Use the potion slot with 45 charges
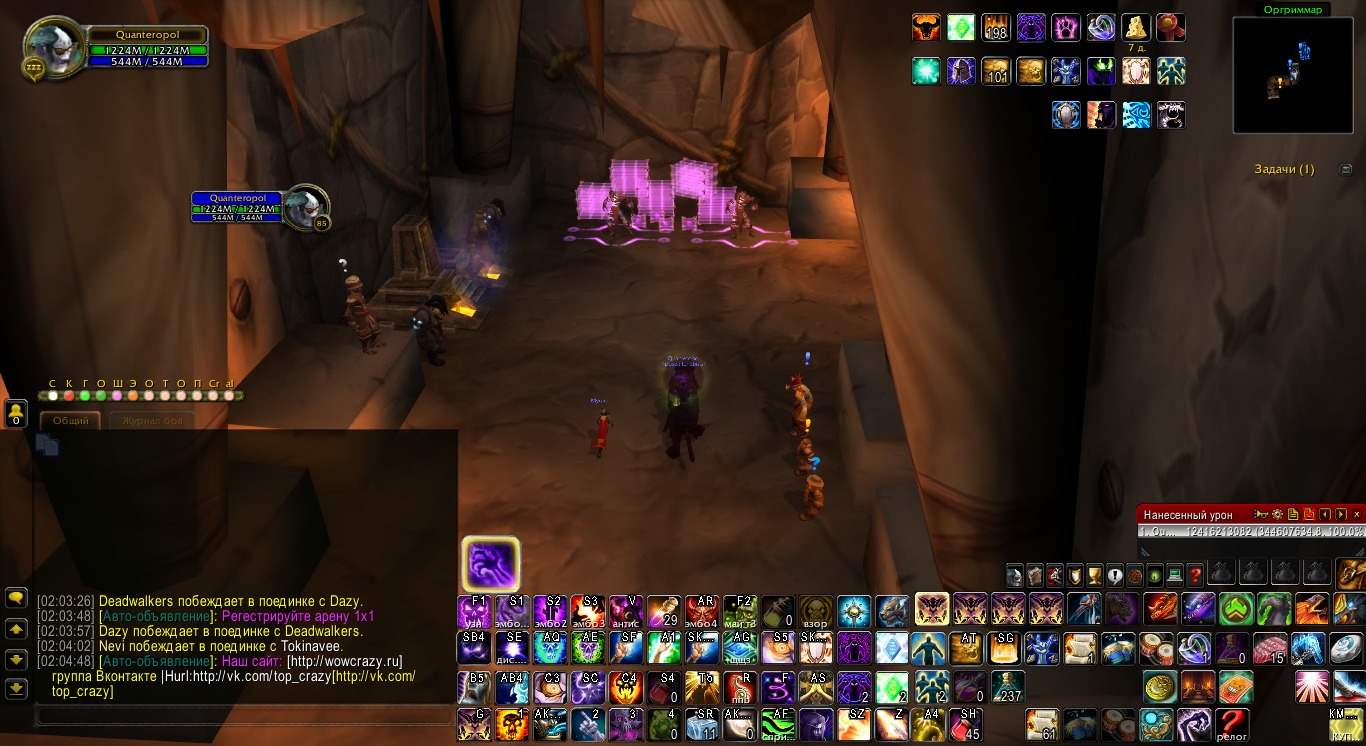 pos(966,723)
